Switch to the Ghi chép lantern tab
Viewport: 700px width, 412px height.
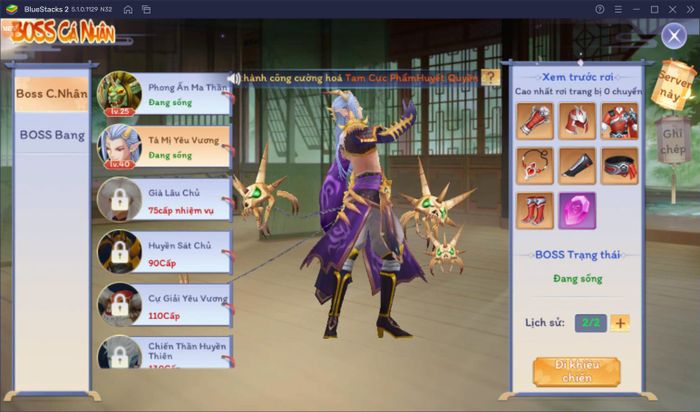(672, 137)
